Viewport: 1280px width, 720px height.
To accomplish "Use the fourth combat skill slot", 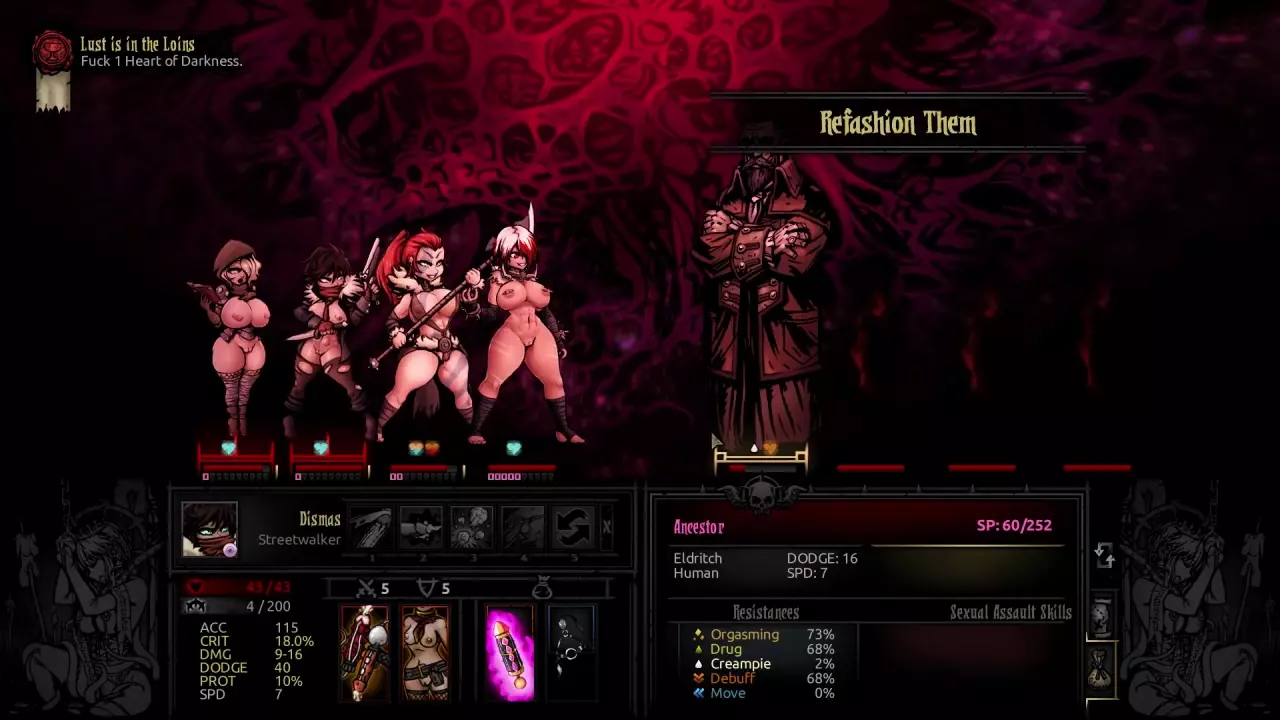I will tap(523, 527).
